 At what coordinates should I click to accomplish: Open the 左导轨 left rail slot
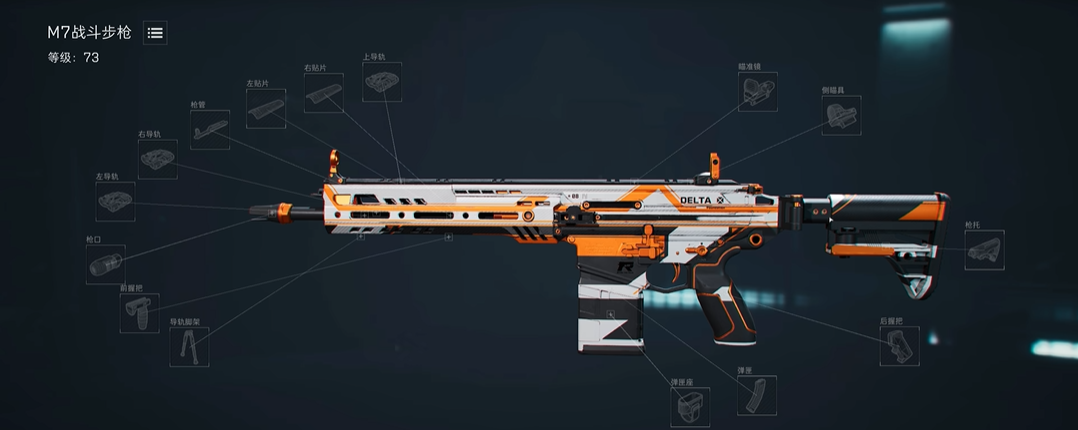click(x=115, y=201)
